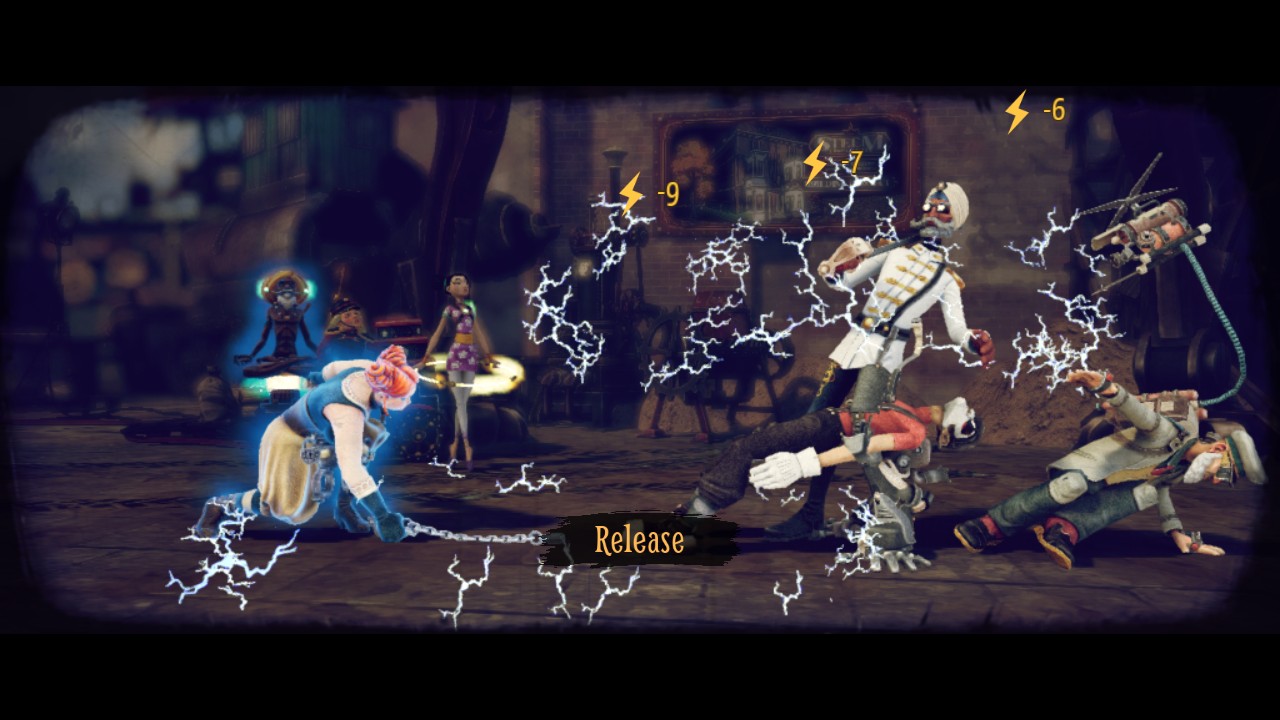
Task: Click the chain held by the pink-haired fighter
Action: click(x=470, y=535)
